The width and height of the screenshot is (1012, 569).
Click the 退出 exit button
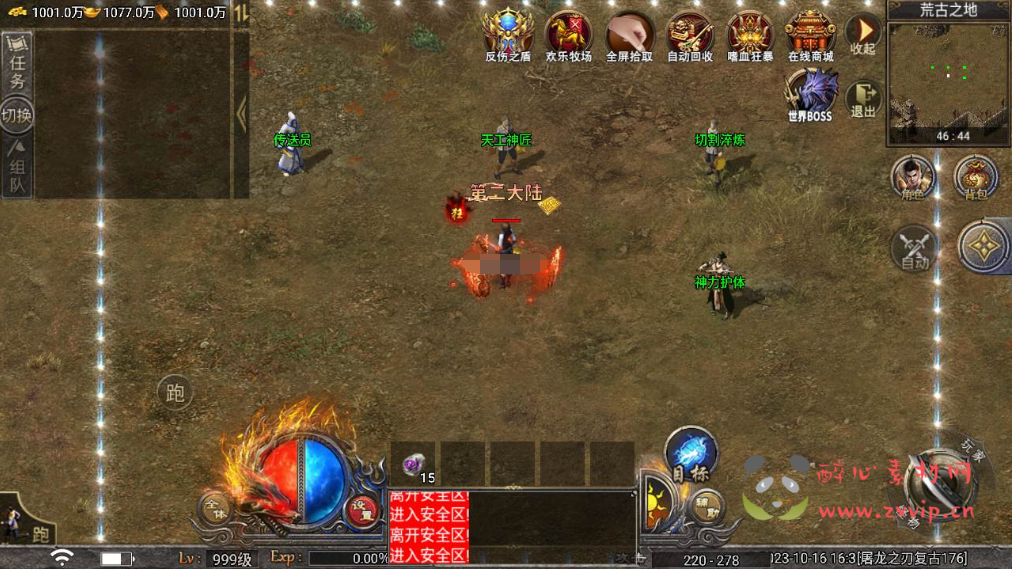(x=863, y=99)
